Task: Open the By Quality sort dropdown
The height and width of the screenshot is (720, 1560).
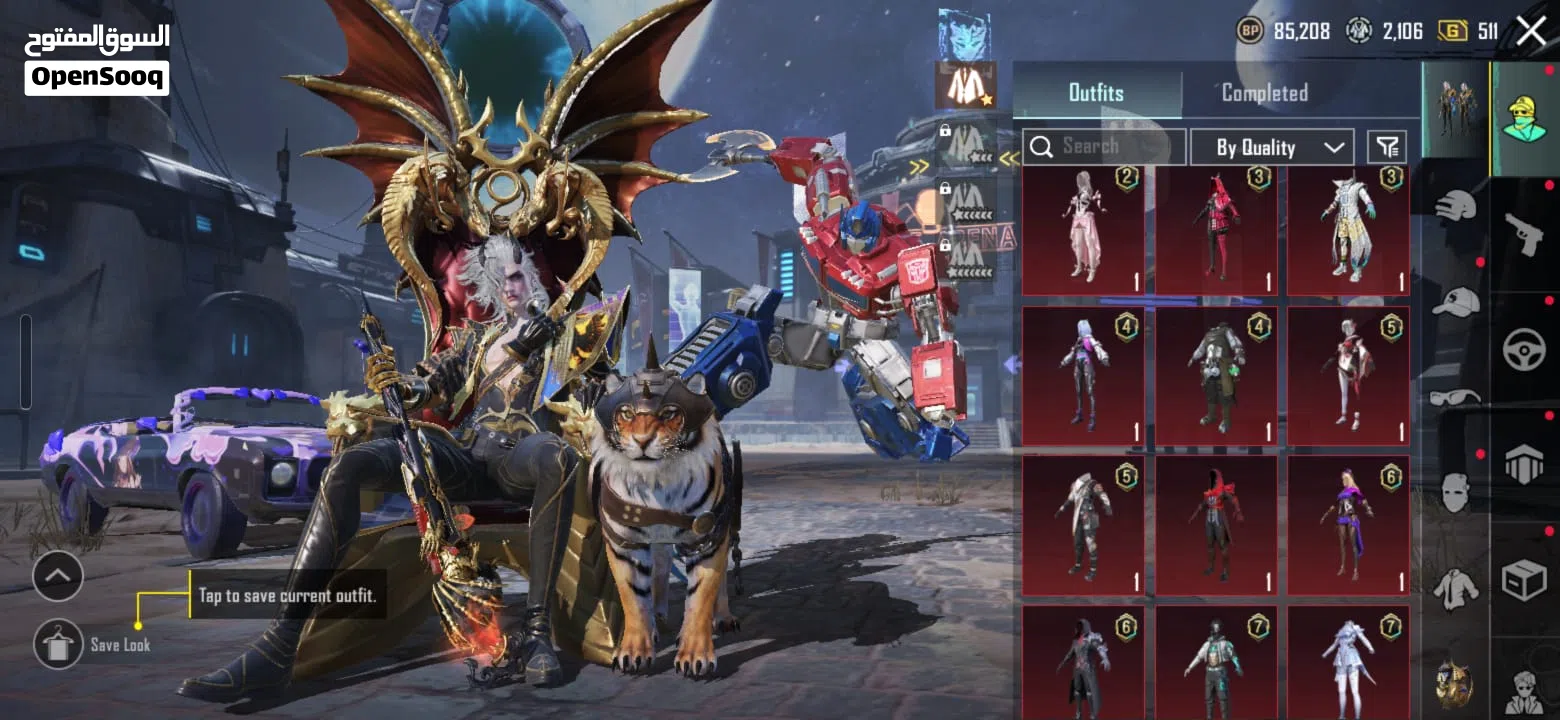Action: [x=1272, y=147]
